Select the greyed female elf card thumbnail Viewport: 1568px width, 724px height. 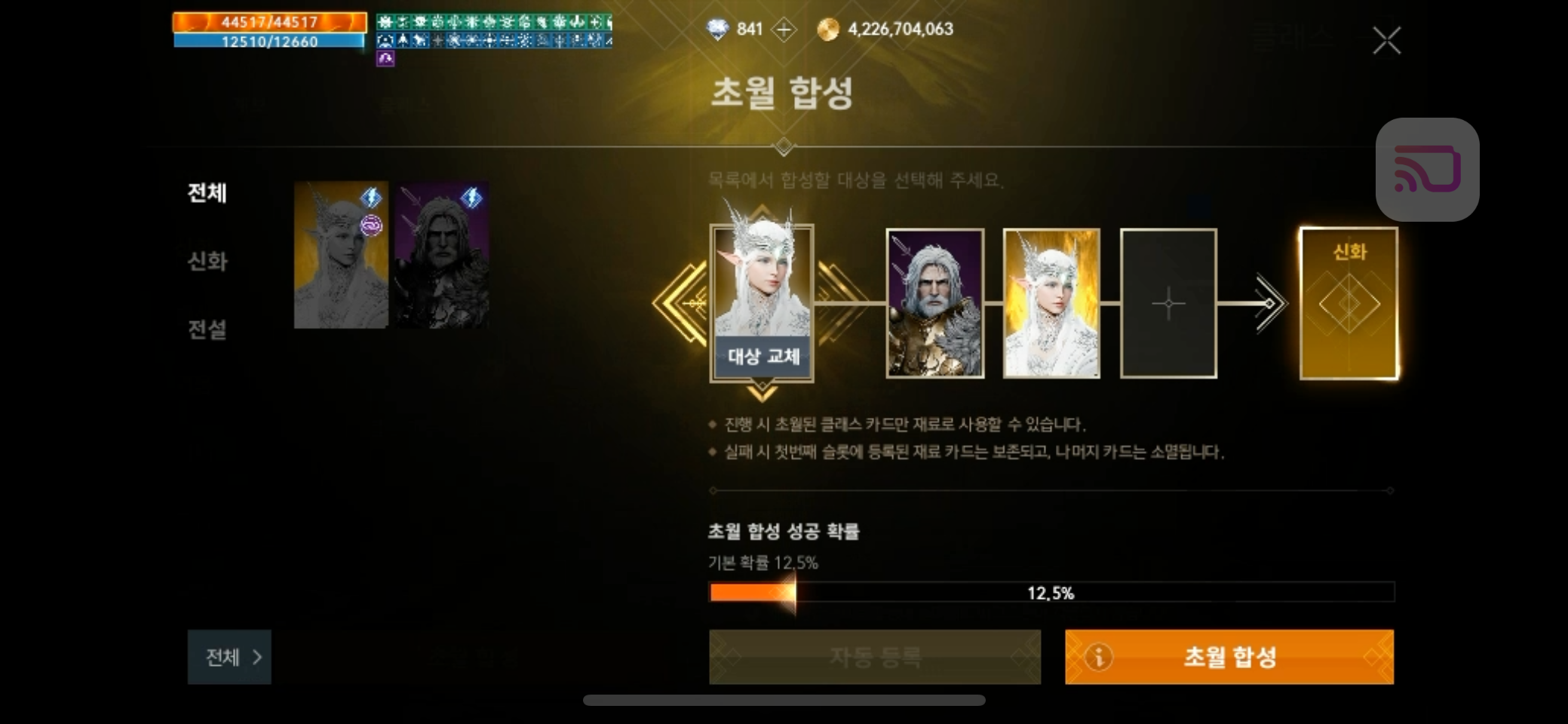pyautogui.click(x=340, y=256)
